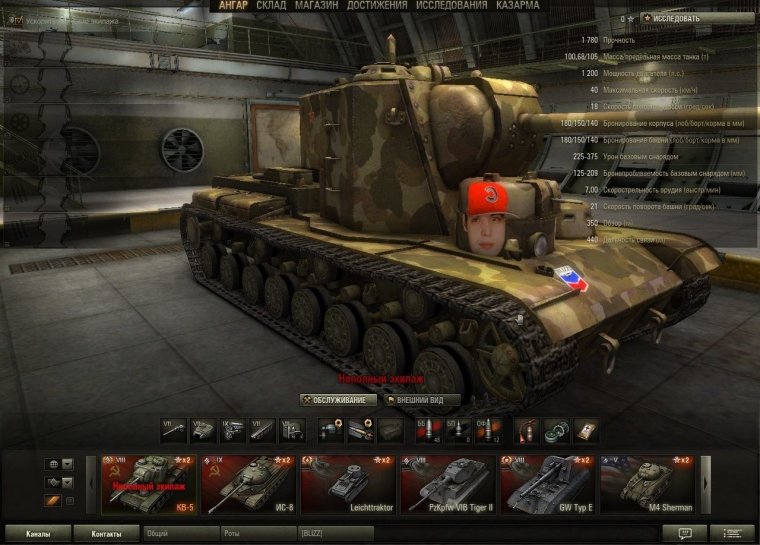Open the Казарма (Barracks) tab

point(524,6)
